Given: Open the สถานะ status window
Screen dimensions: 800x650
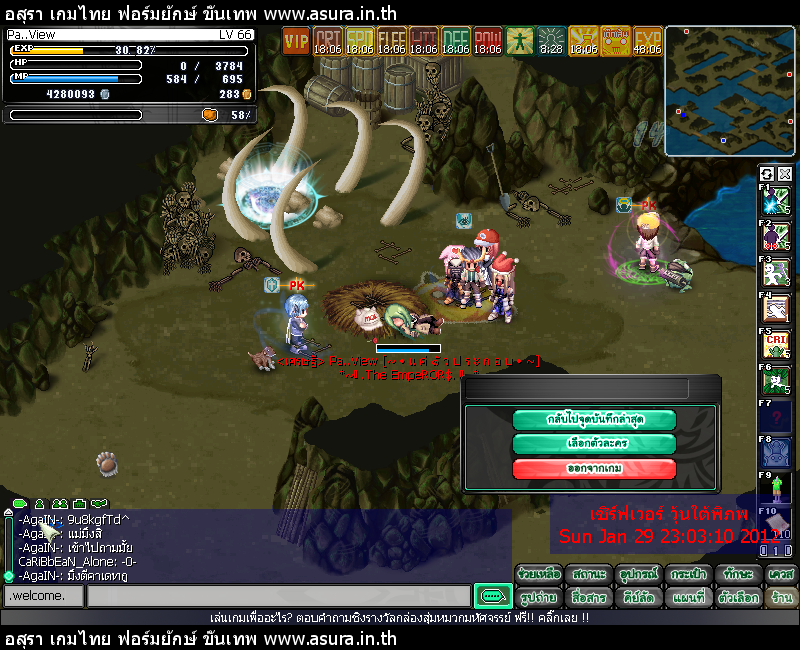Looking at the screenshot, I should coord(589,574).
